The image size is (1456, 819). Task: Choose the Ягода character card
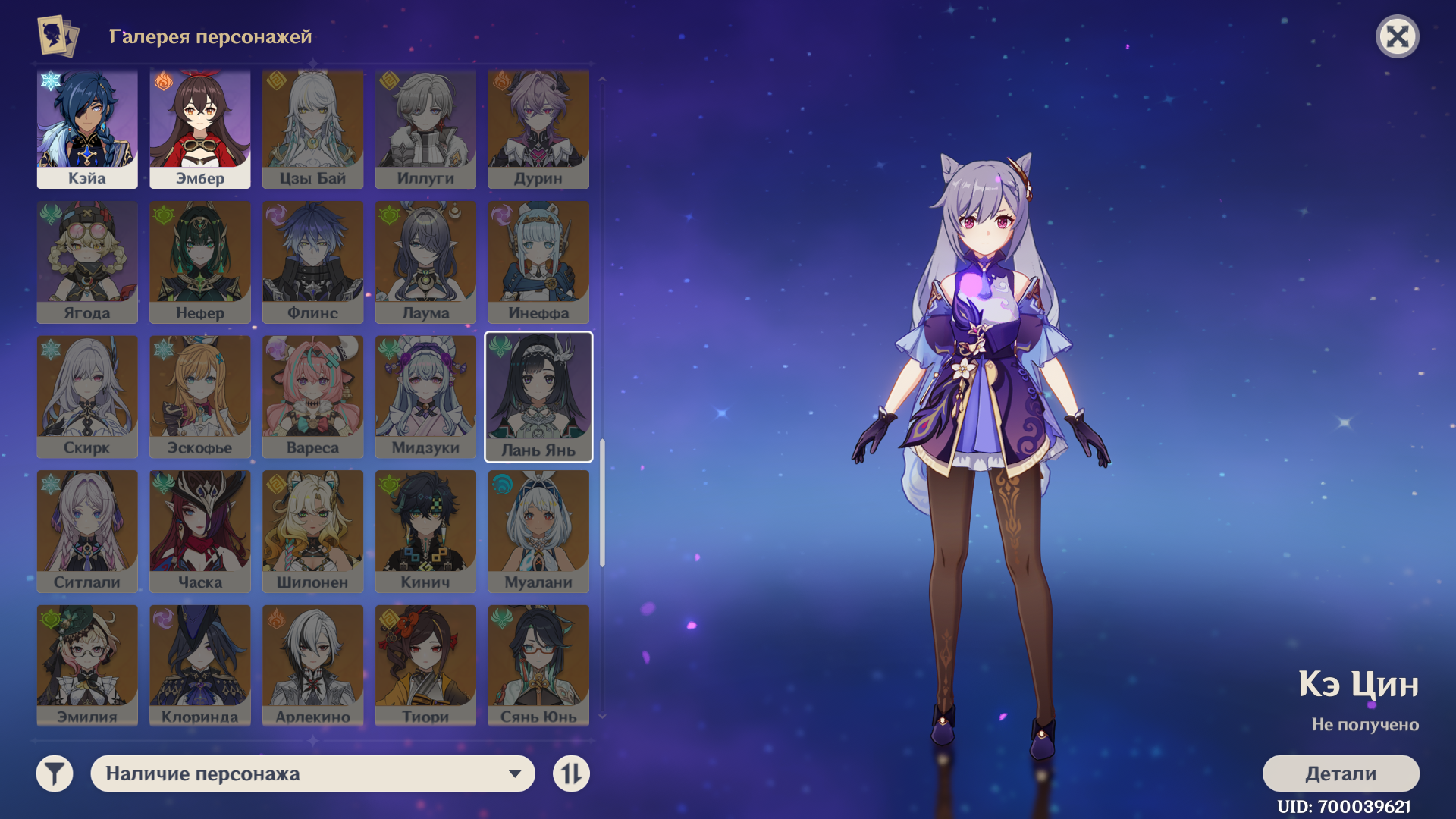point(87,262)
